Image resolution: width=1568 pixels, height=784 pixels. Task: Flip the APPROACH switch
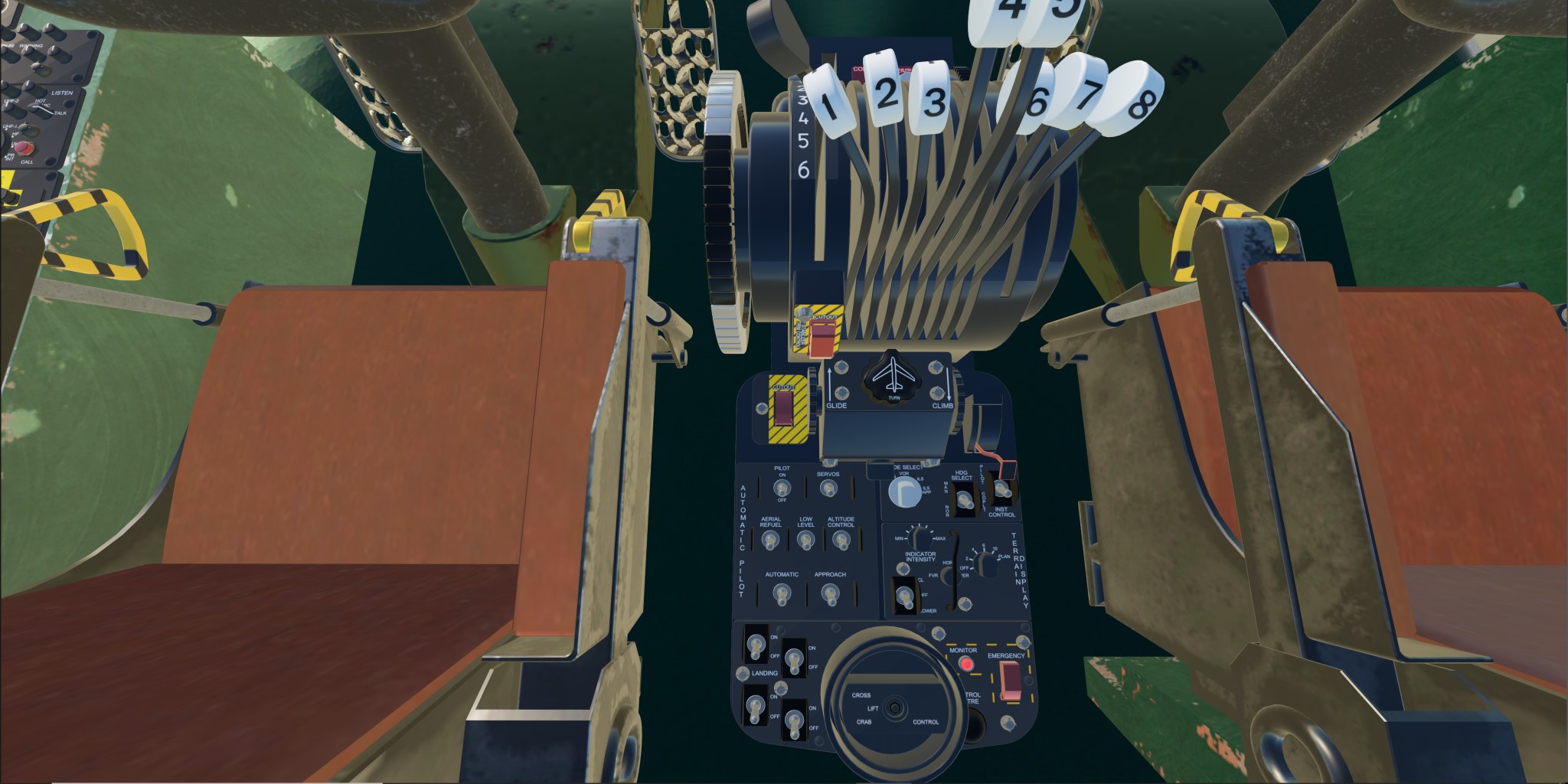tap(830, 593)
